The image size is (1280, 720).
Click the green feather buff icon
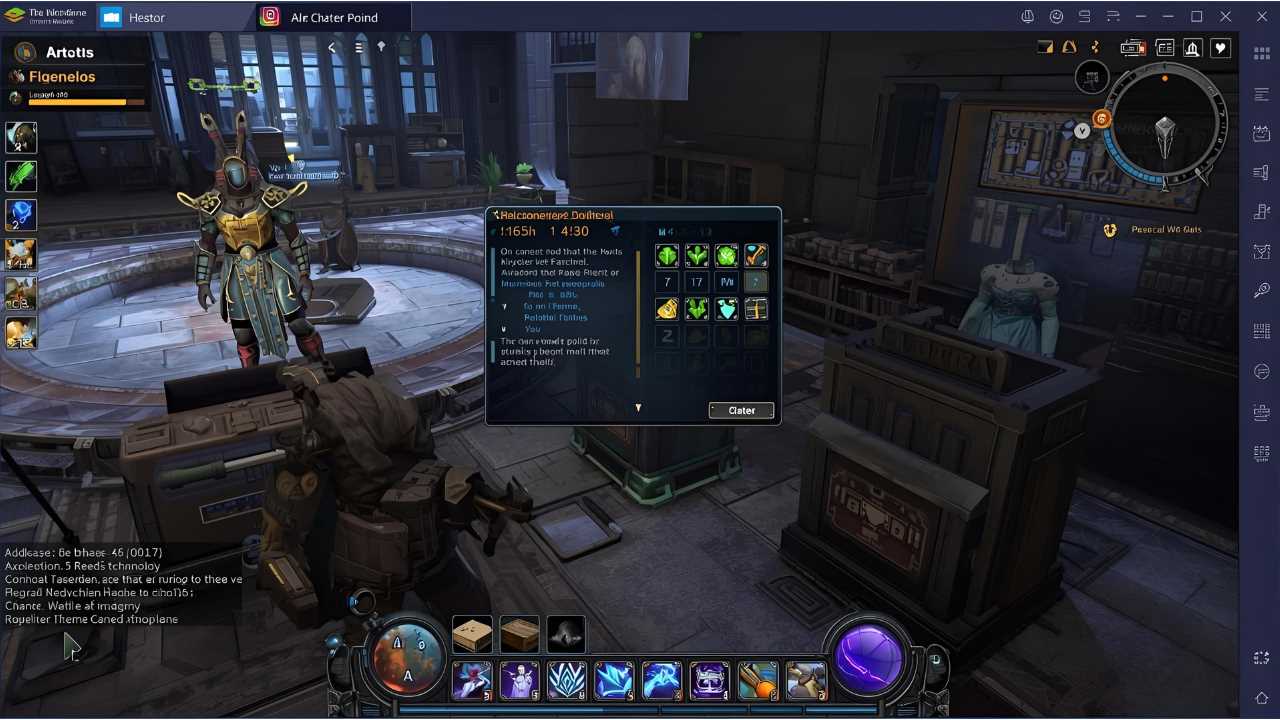[x=21, y=176]
